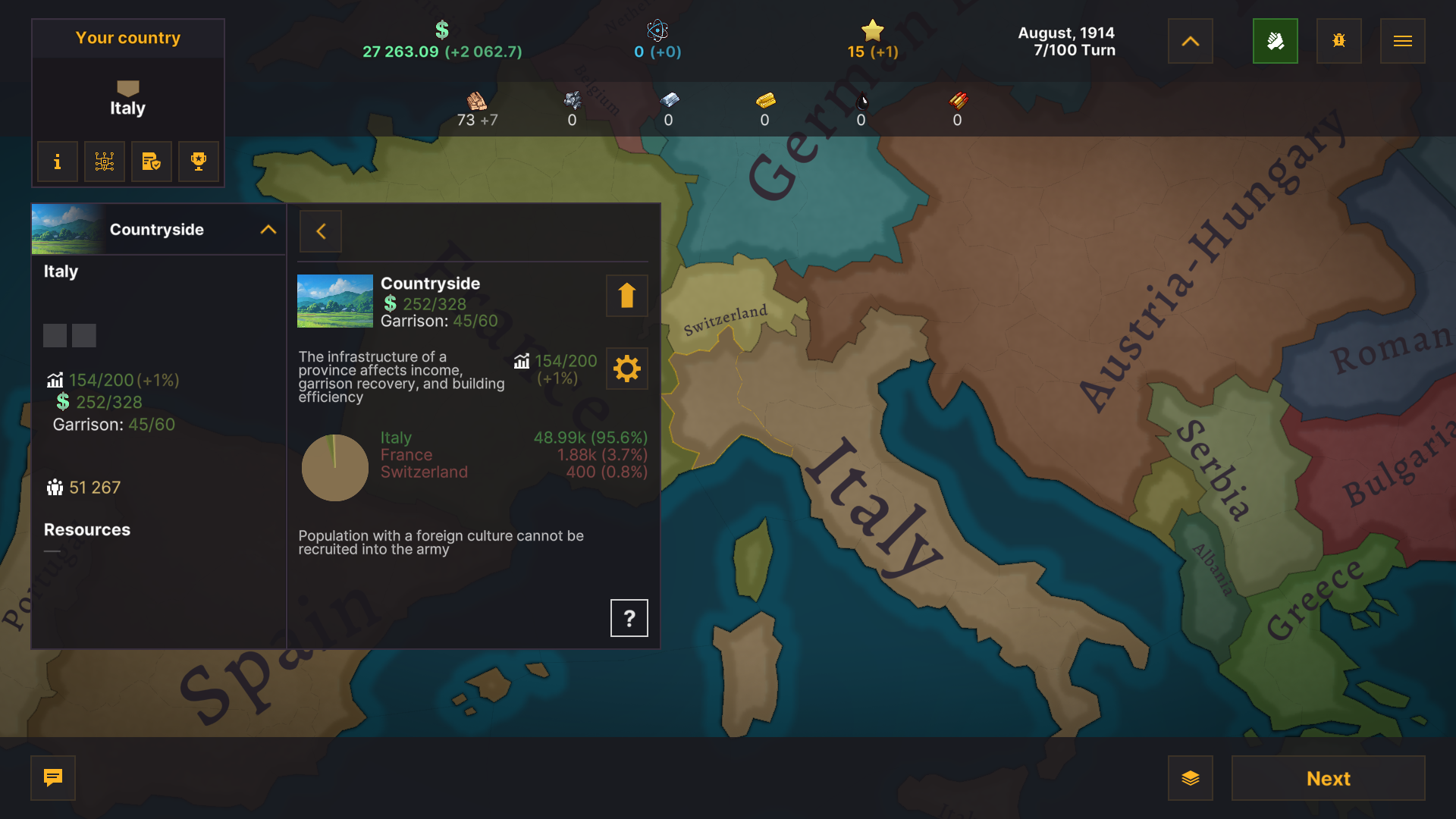The image size is (1456, 819).
Task: Open the hamburger menu
Action: [x=1402, y=41]
